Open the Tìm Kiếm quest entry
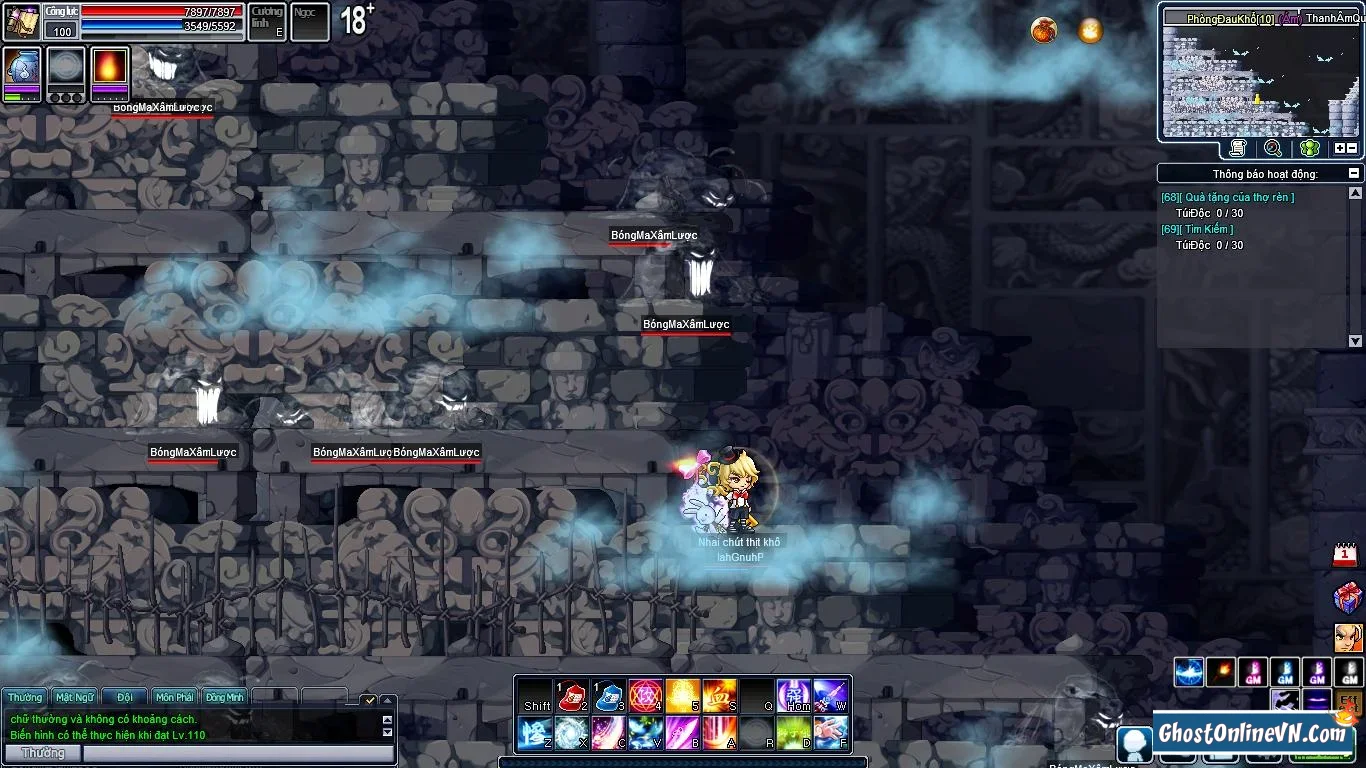1366x768 pixels. point(1209,230)
